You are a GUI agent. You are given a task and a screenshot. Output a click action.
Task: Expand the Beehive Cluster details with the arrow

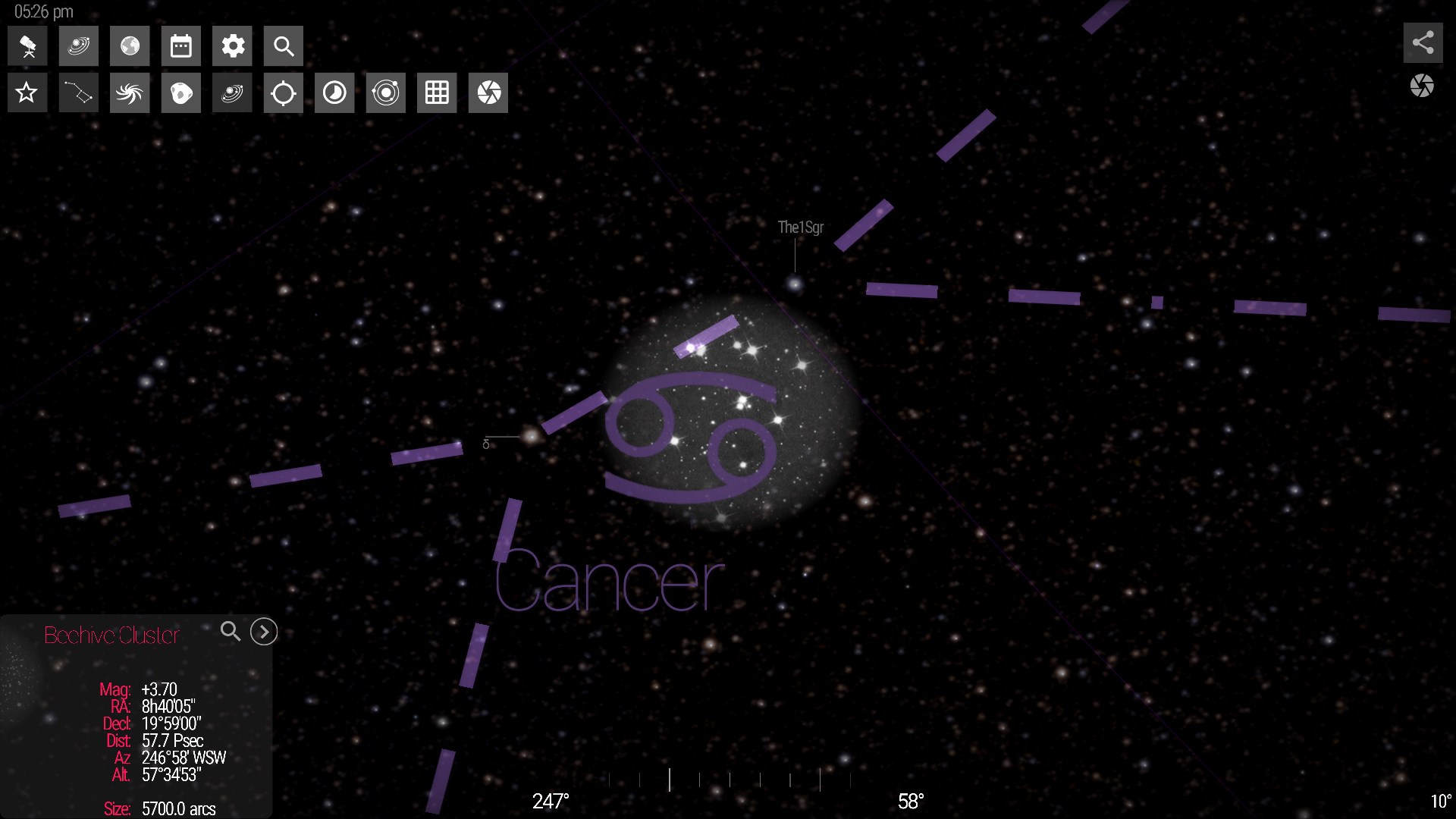point(263,631)
